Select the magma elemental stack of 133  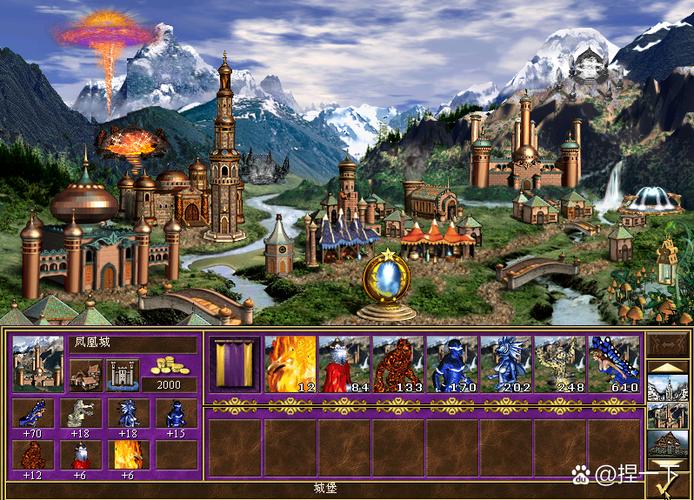click(x=399, y=364)
